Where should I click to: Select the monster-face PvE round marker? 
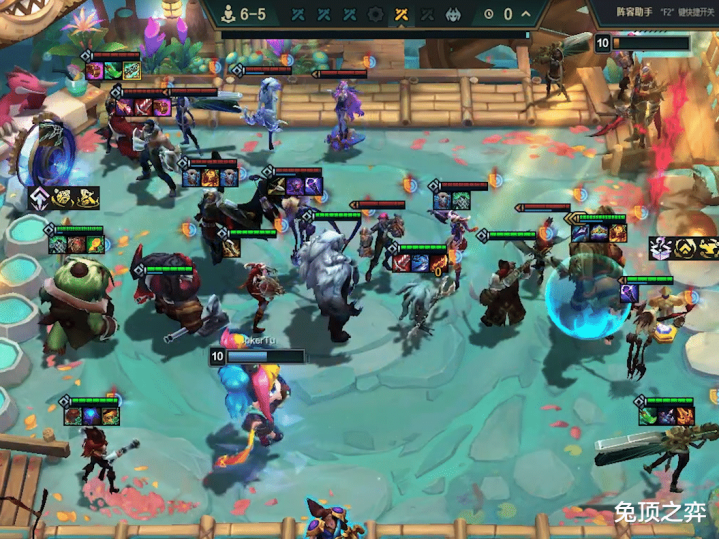coord(454,14)
